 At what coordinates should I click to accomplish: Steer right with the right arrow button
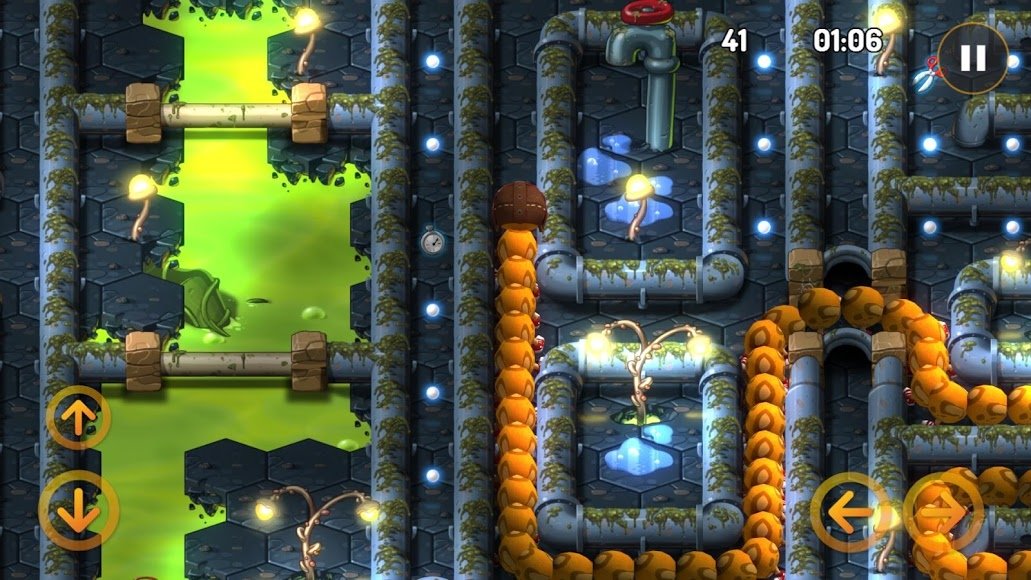pos(944,512)
